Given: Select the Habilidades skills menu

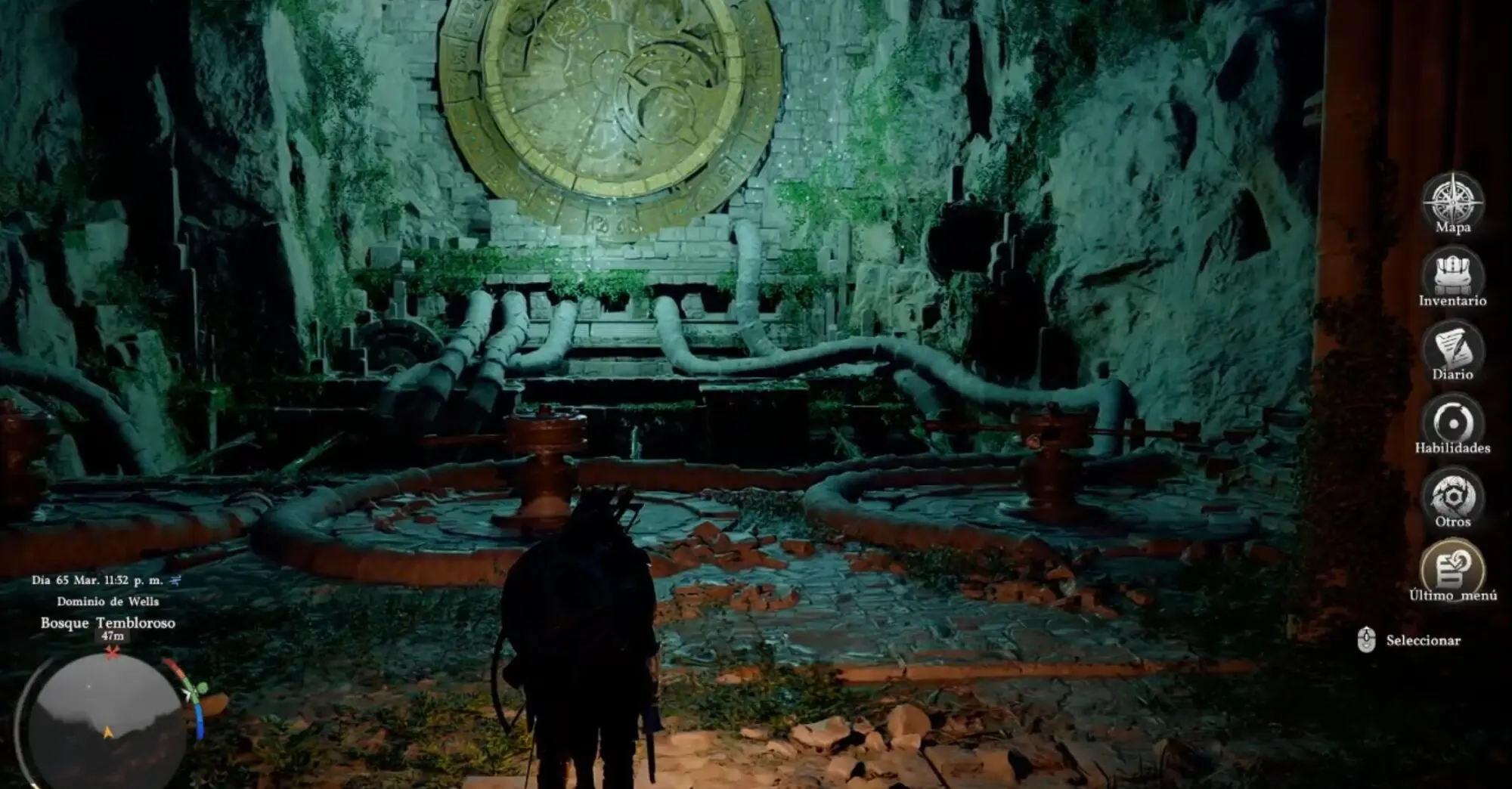Looking at the screenshot, I should pyautogui.click(x=1452, y=421).
